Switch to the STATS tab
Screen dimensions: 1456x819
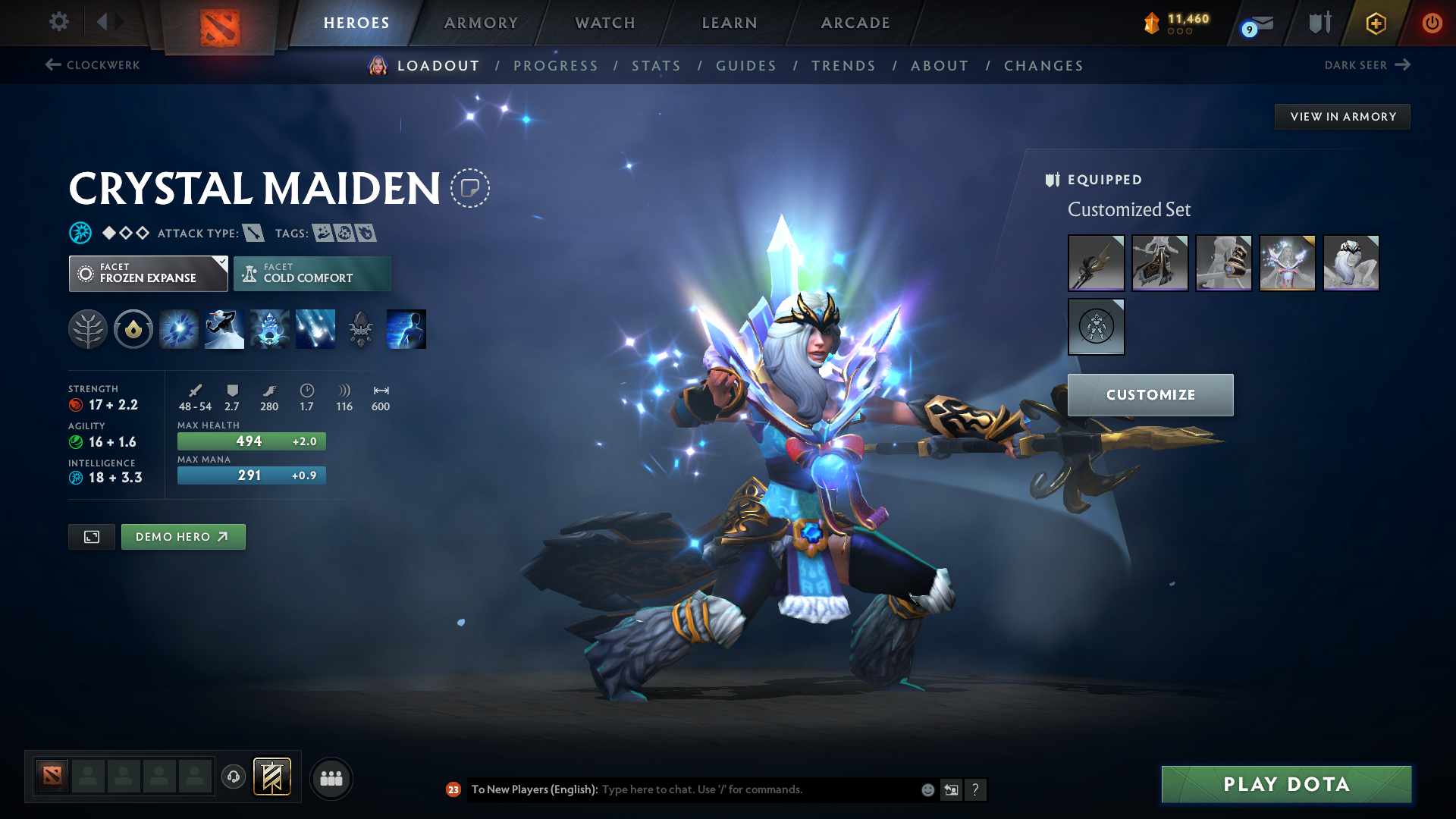tap(657, 66)
